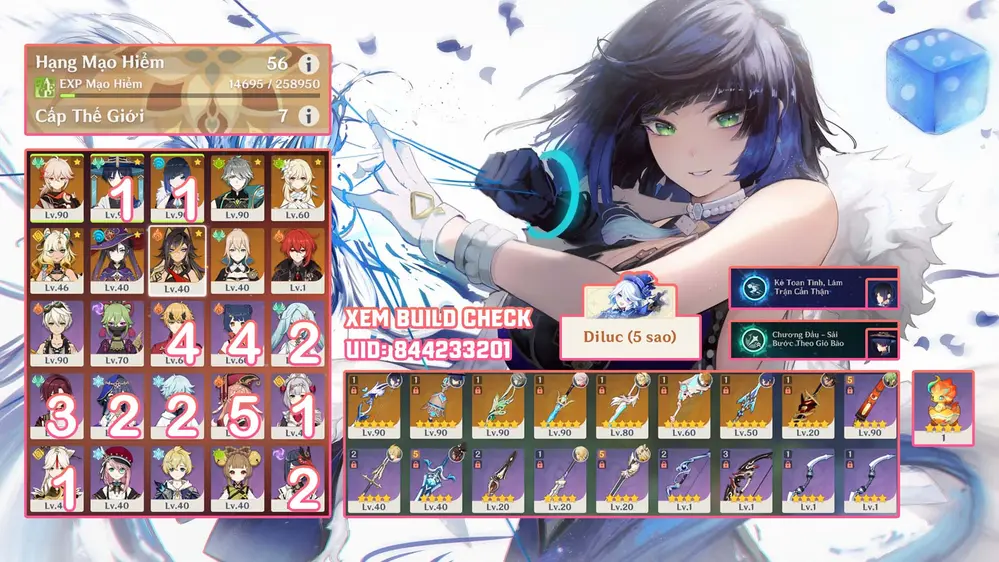Pick the refinement 3 four-star bow at Lv.1
999x562 pixels.
point(748,478)
